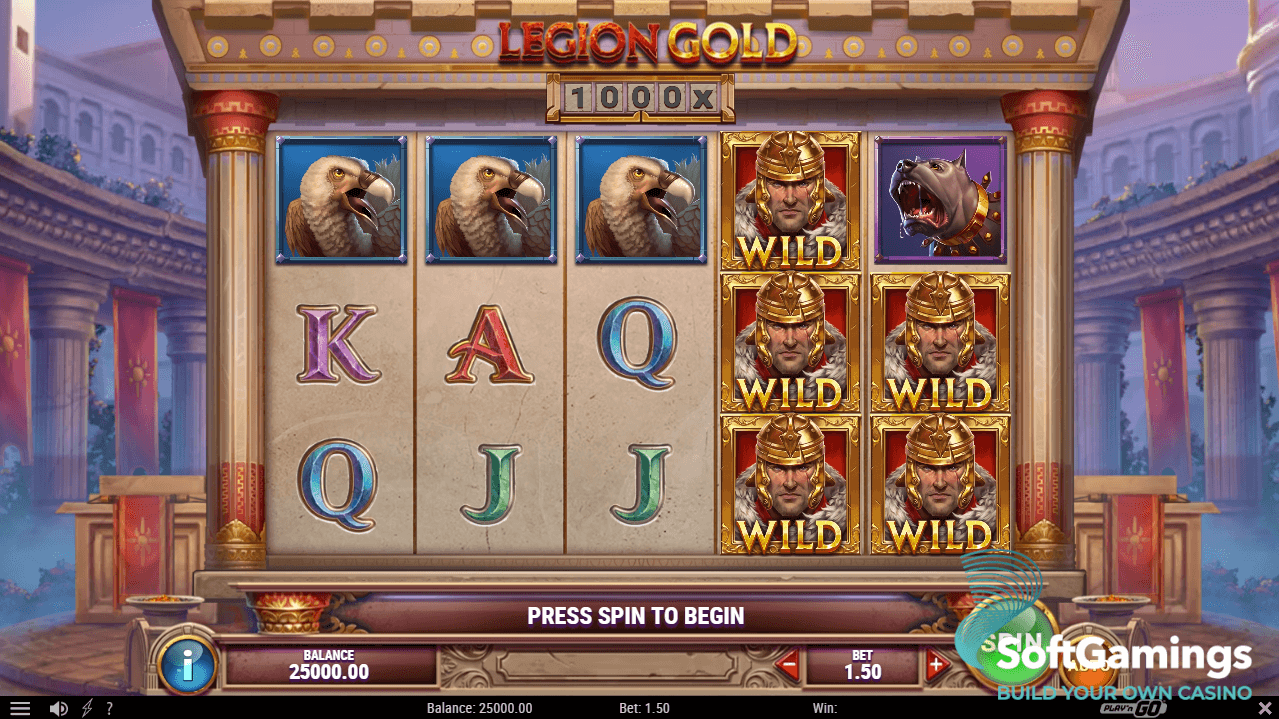Open the hamburger menu in the bottom bar
Viewport: 1279px width, 719px height.
(20, 708)
